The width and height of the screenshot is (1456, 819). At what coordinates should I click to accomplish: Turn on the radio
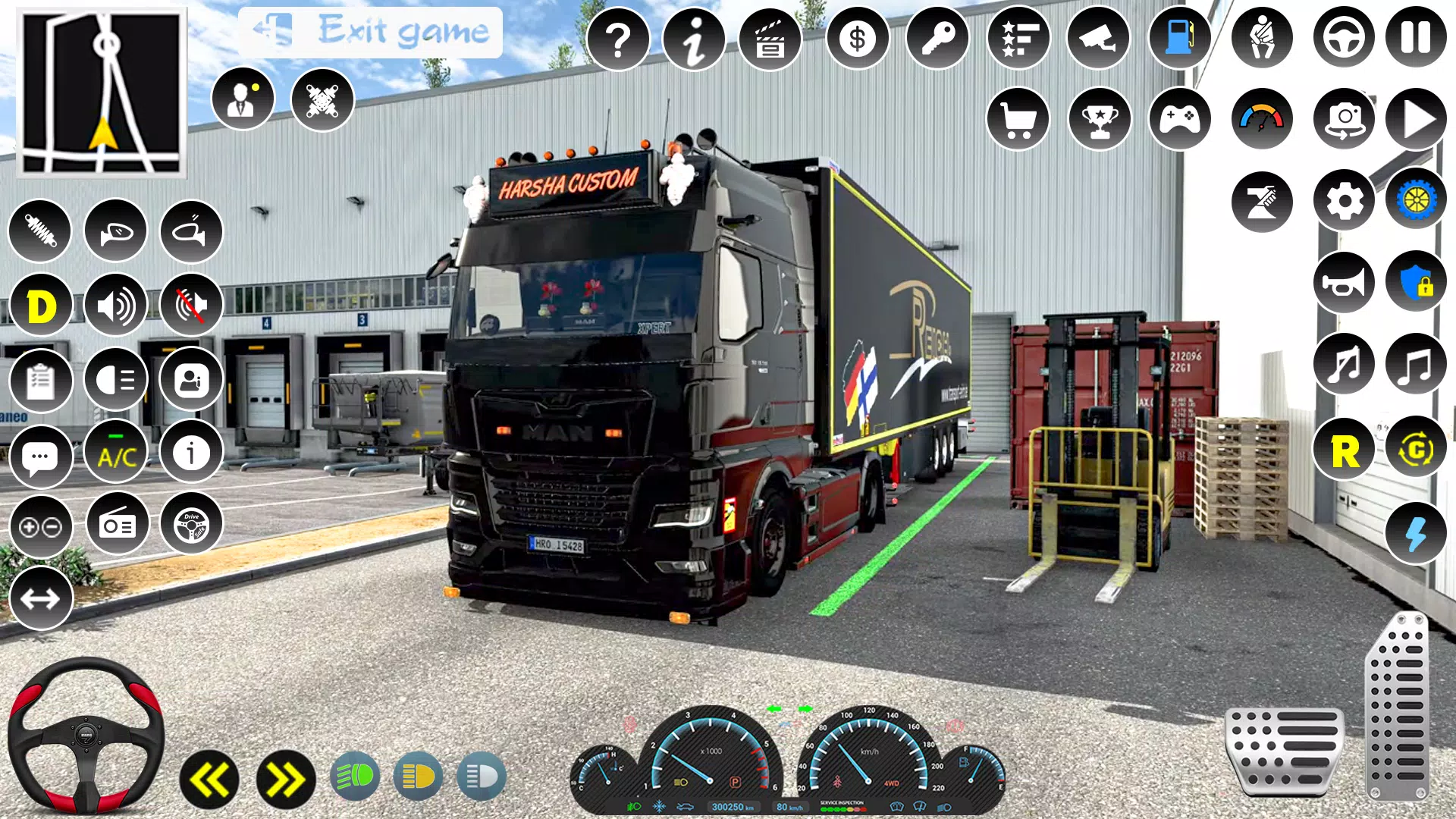(x=118, y=525)
